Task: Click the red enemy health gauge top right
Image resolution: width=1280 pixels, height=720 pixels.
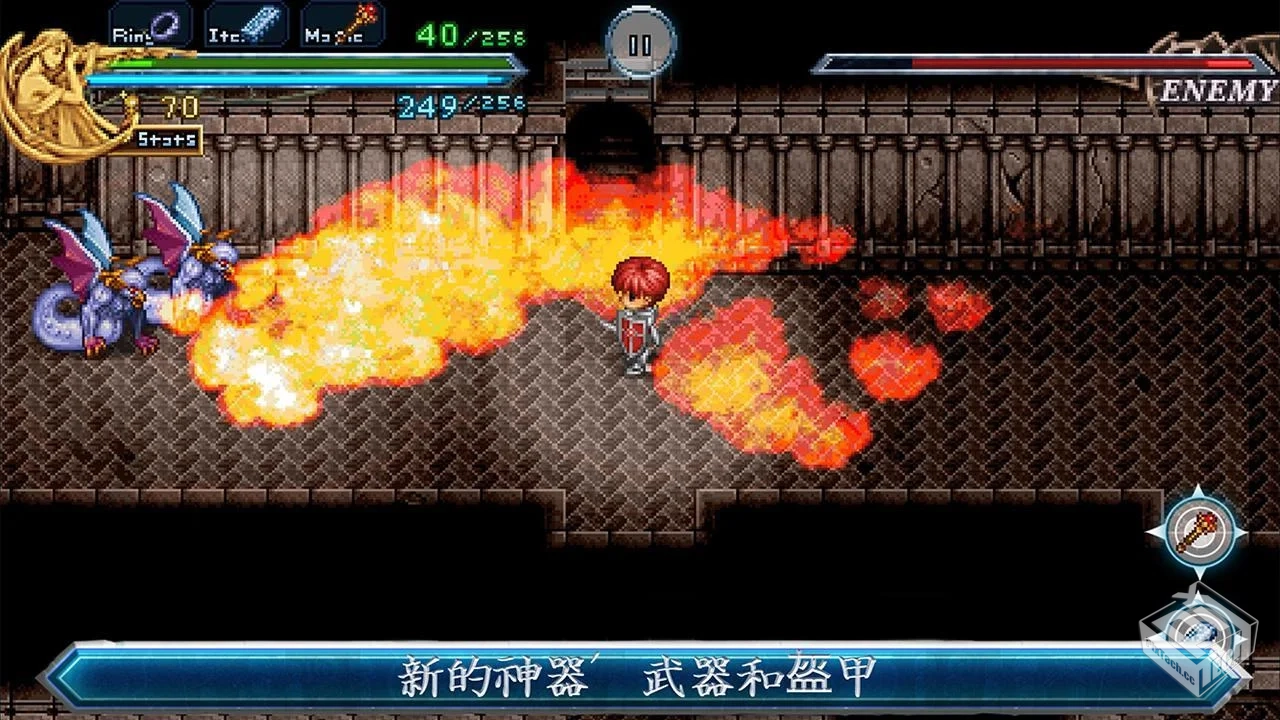Action: [x=1040, y=62]
